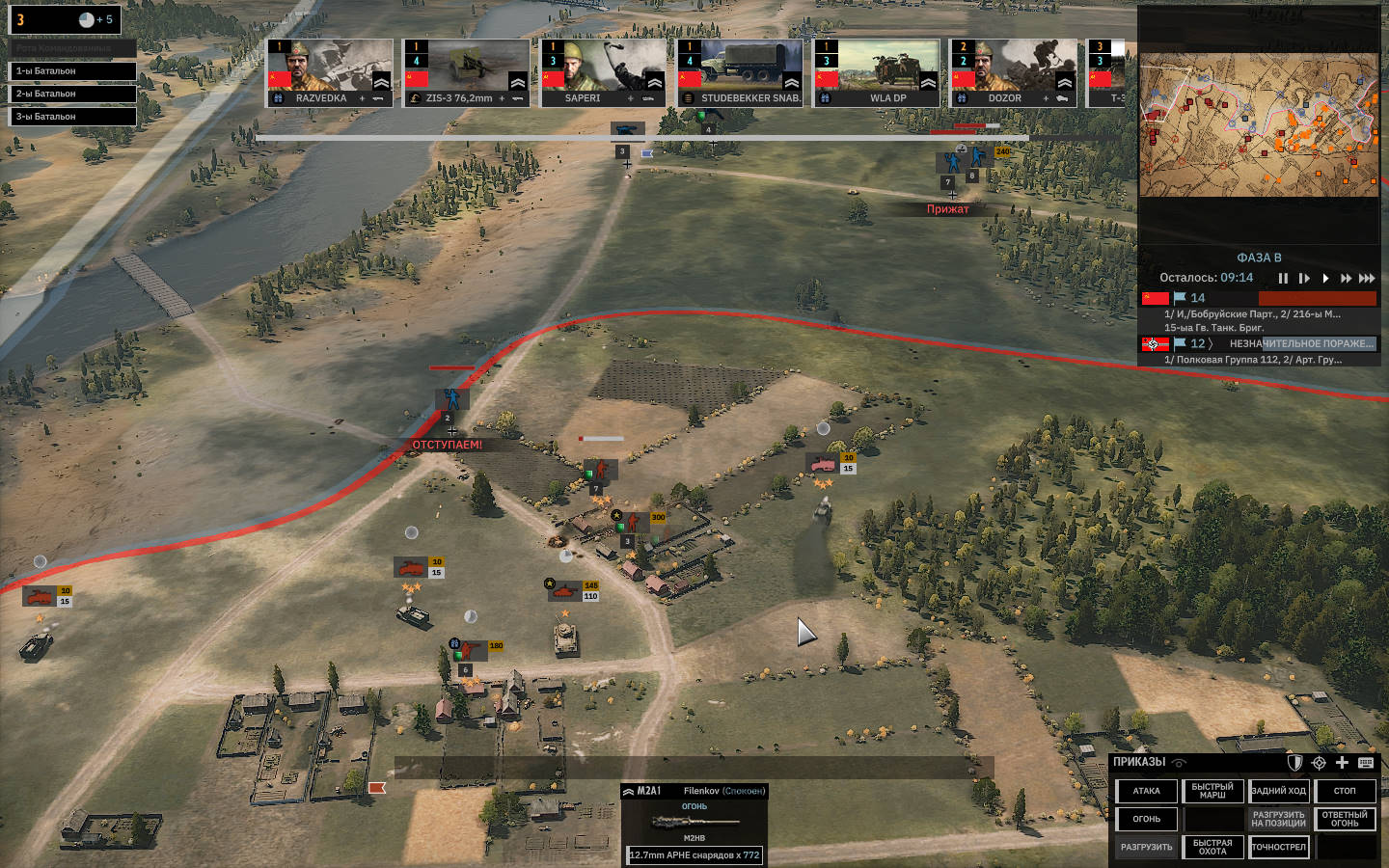Set game speed to triple fast-forward

pyautogui.click(x=1367, y=279)
